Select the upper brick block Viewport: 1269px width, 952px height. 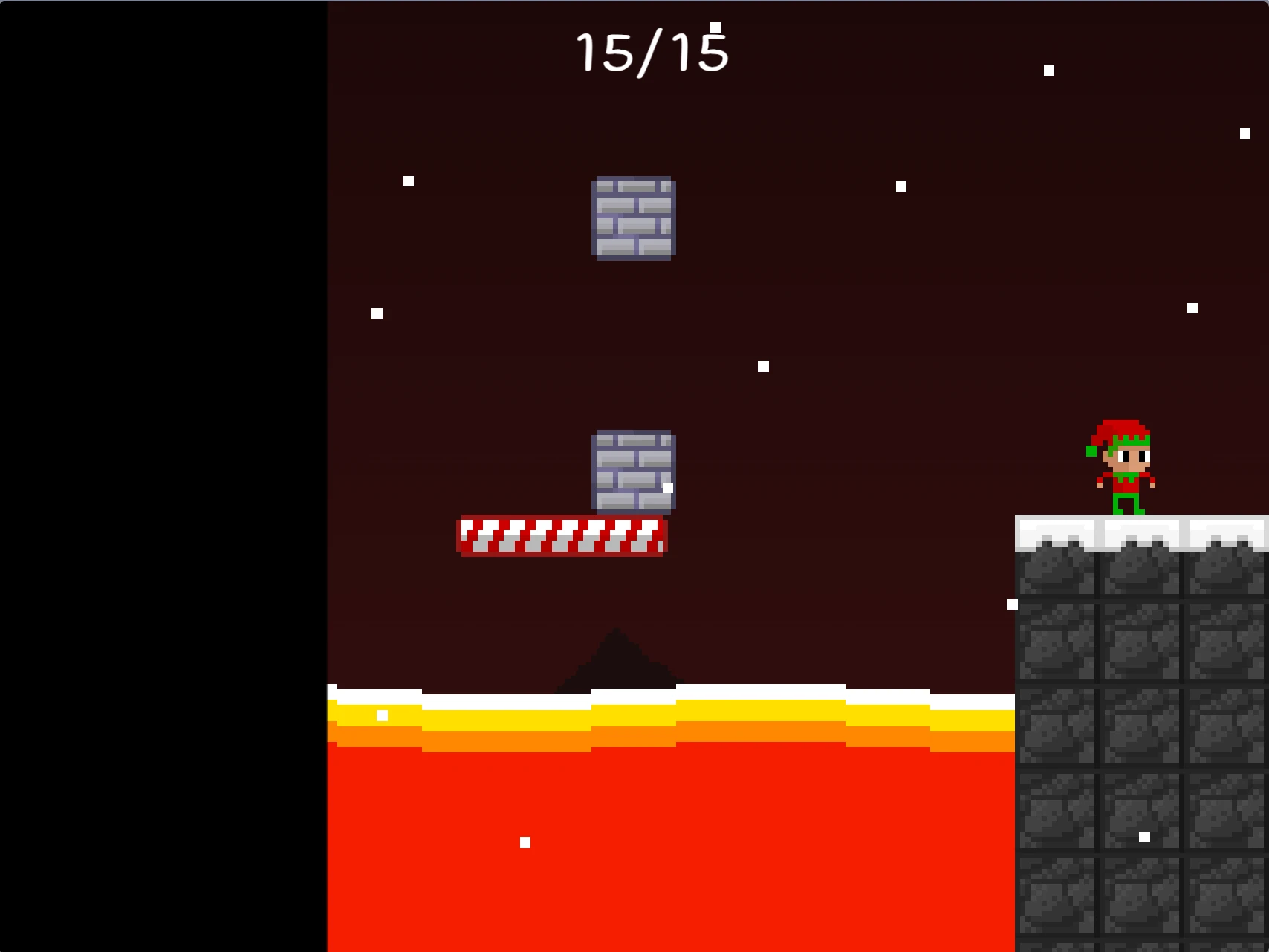(x=633, y=218)
